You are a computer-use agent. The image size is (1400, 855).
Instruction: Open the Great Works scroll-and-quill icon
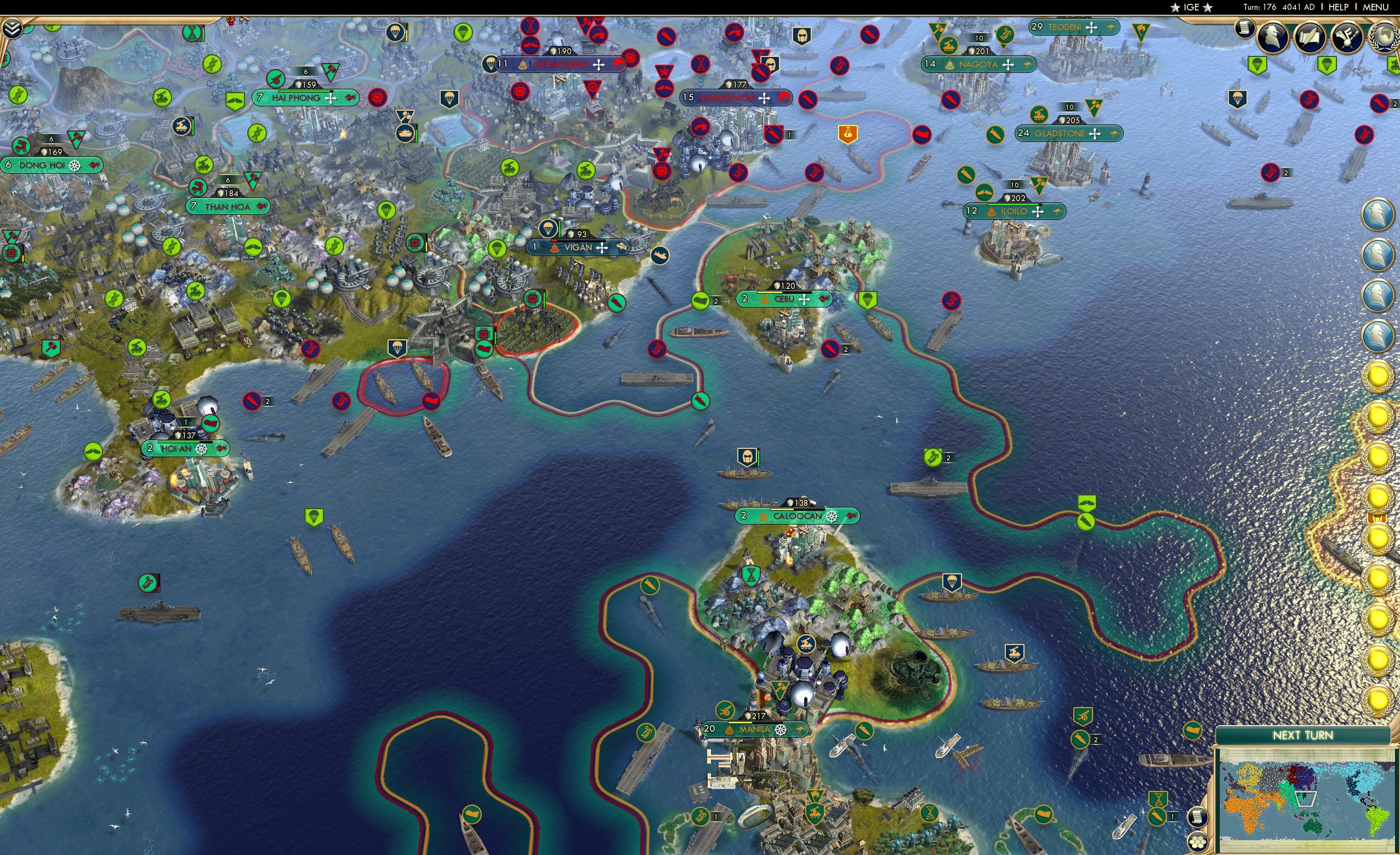point(1311,36)
